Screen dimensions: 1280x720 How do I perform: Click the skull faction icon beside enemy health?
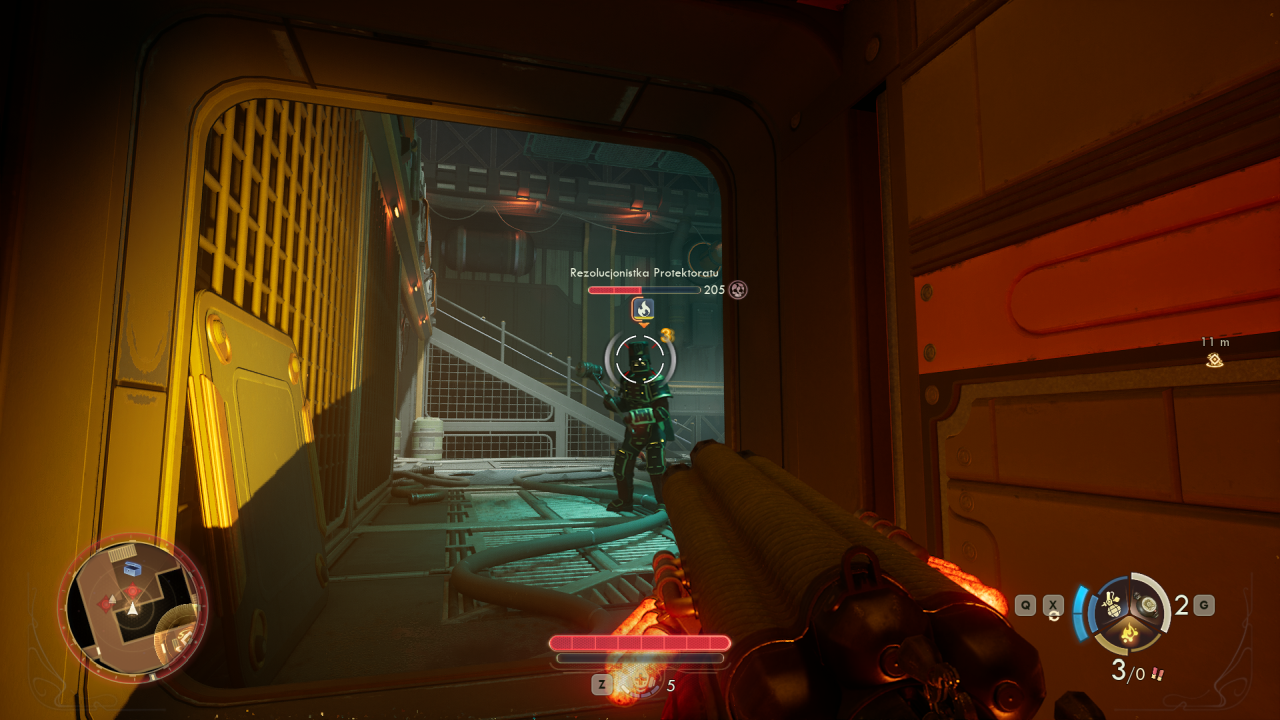point(738,290)
